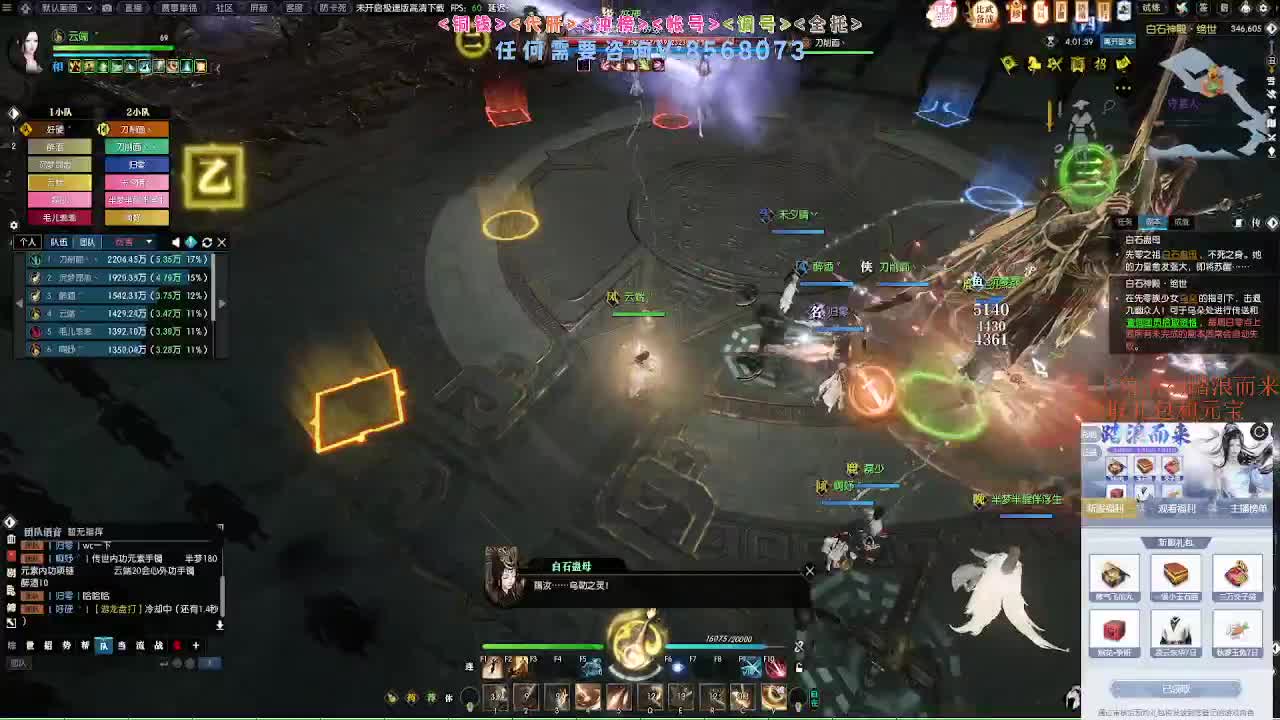Switch to the 团队 tab in damage meter
The image size is (1280, 720).
(88, 241)
